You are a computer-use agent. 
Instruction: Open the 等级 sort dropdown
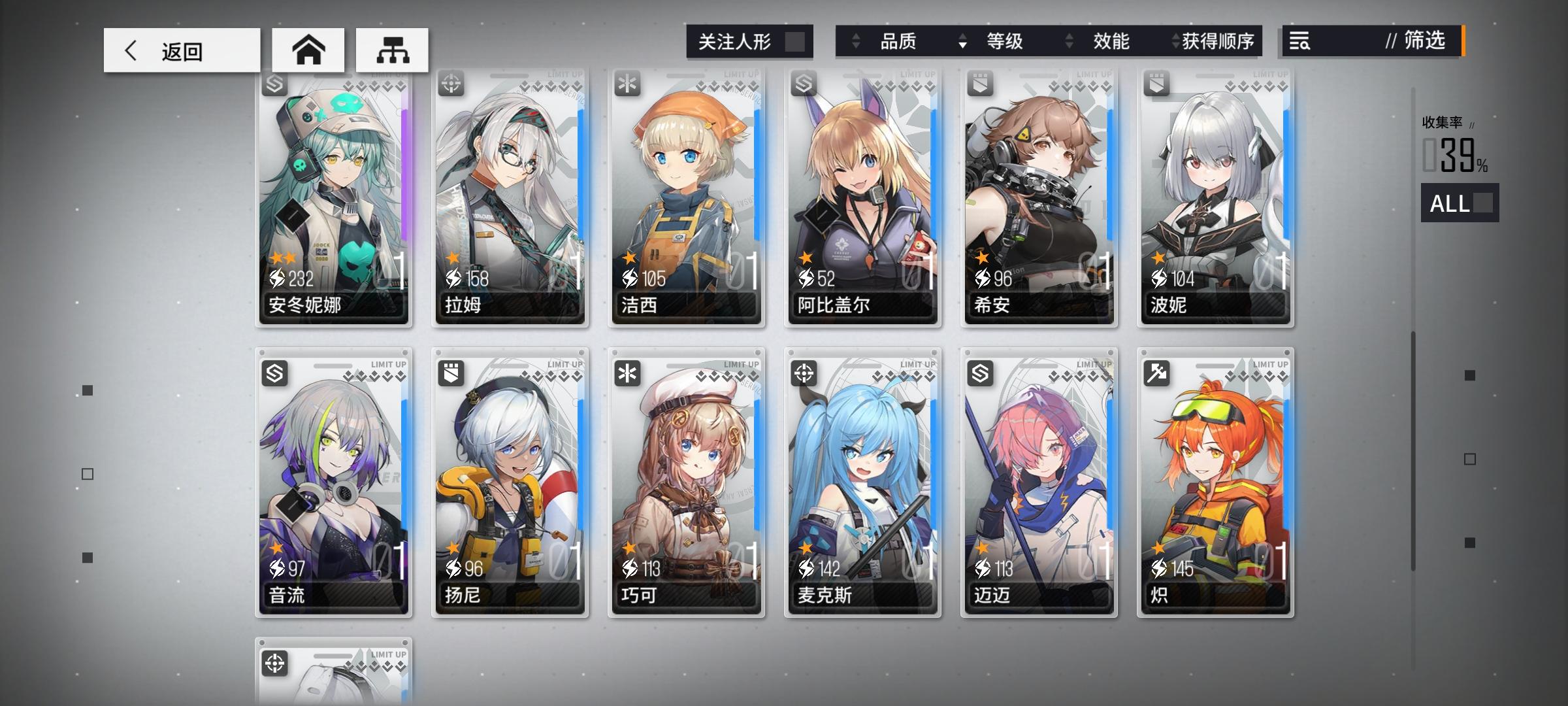click(1007, 41)
